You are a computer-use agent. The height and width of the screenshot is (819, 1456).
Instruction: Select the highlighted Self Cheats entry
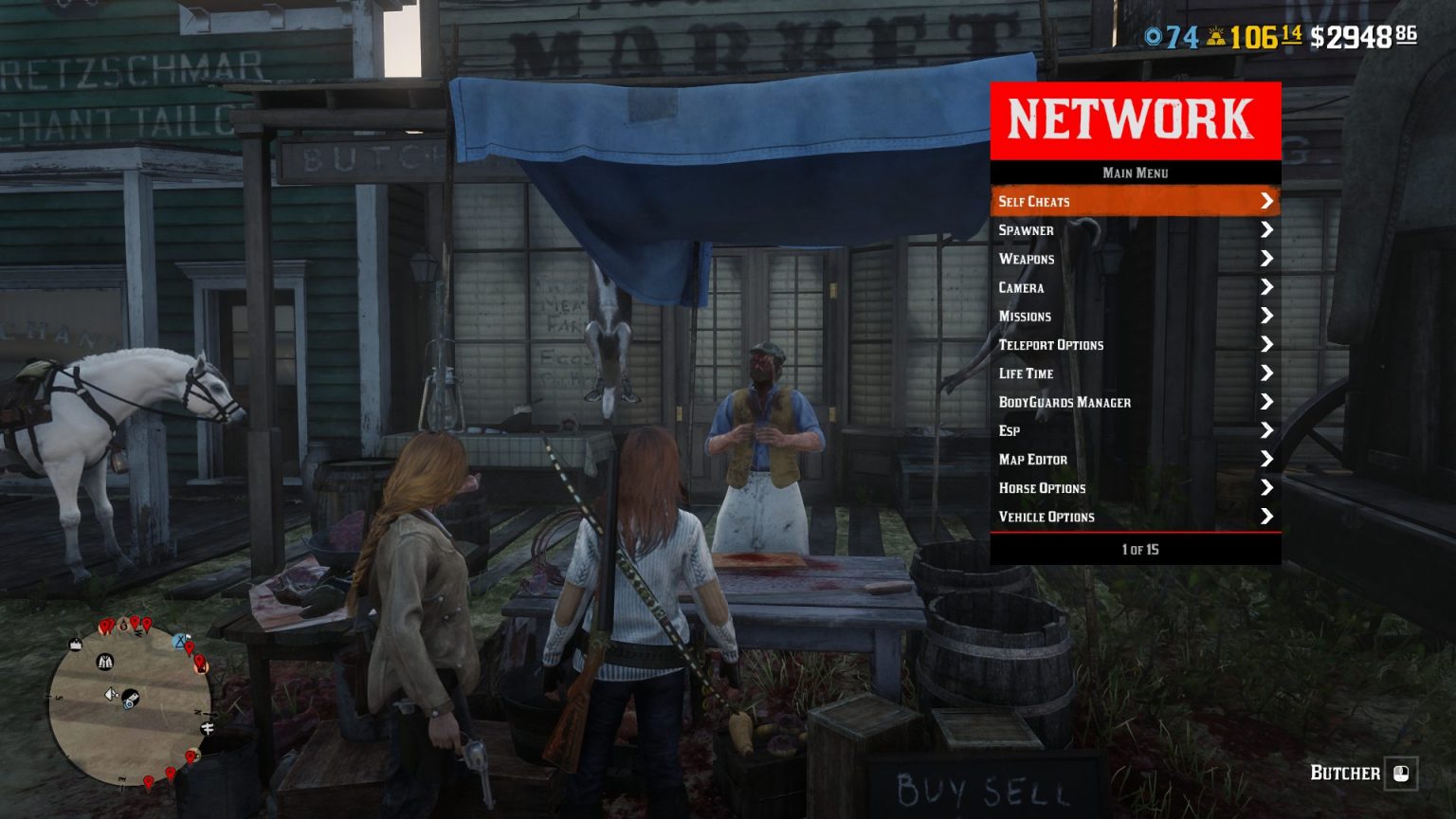(1033, 201)
